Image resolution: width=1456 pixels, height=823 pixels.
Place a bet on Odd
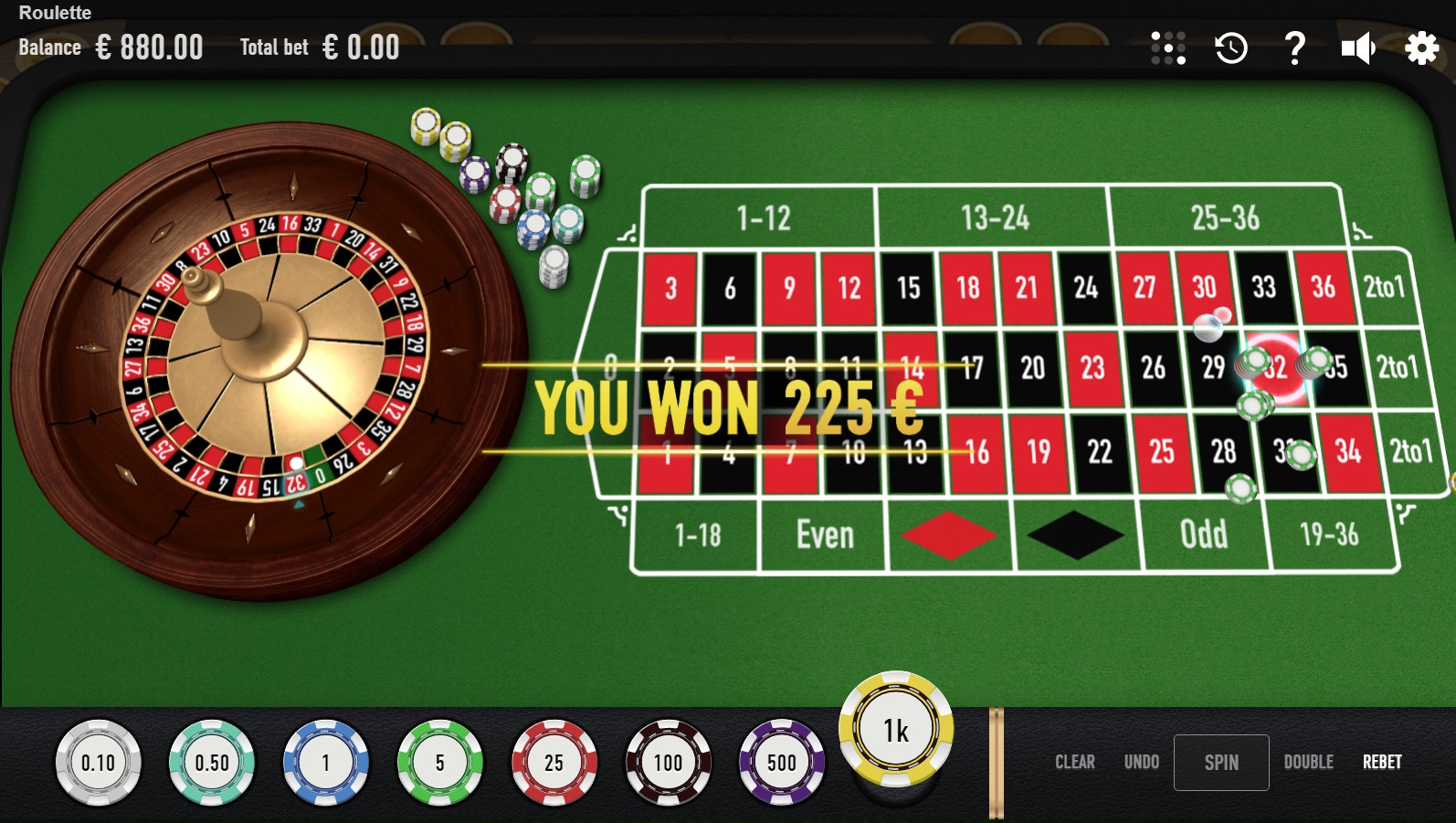[1203, 534]
